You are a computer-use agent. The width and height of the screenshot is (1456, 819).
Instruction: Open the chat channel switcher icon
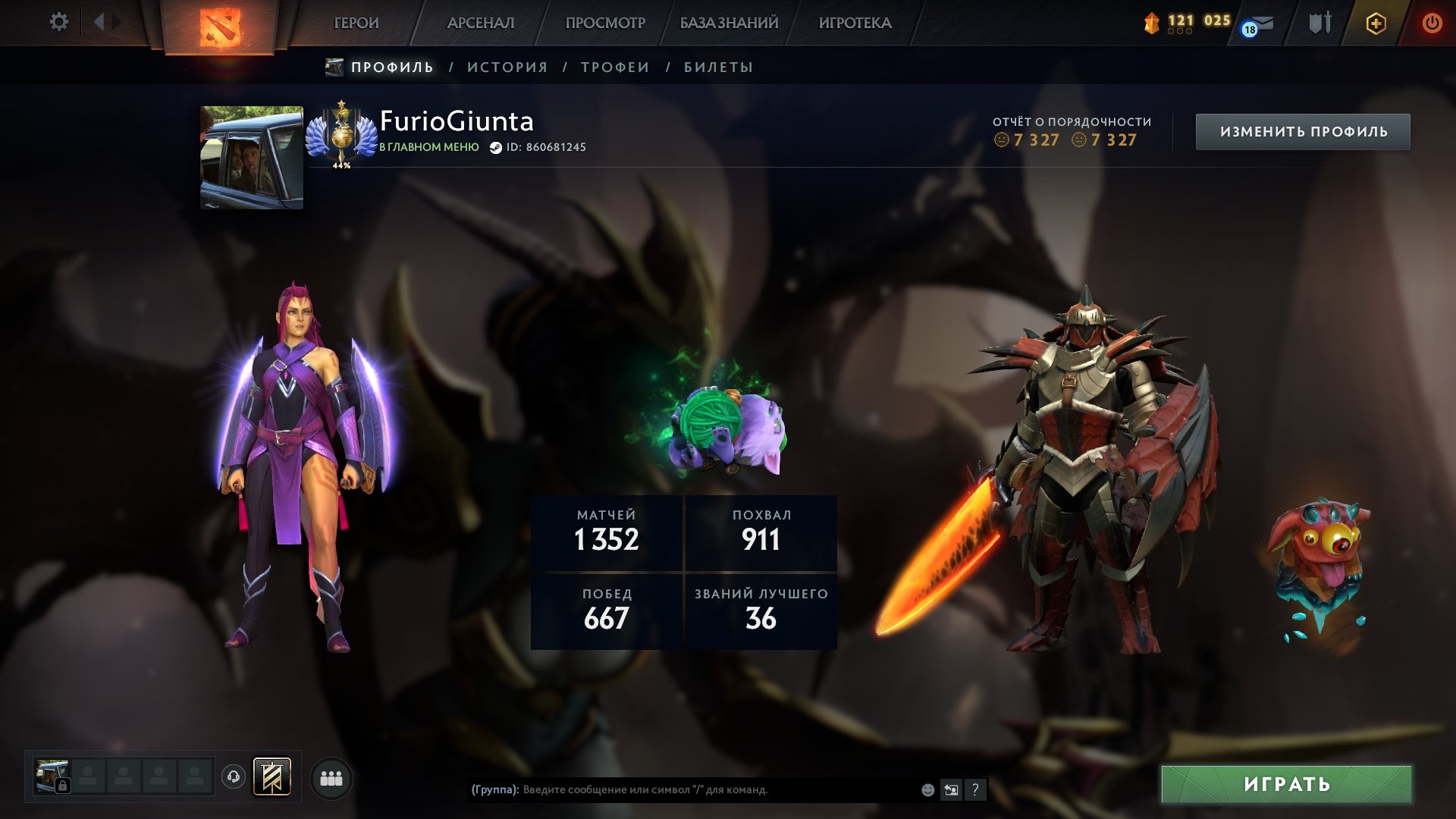[950, 789]
